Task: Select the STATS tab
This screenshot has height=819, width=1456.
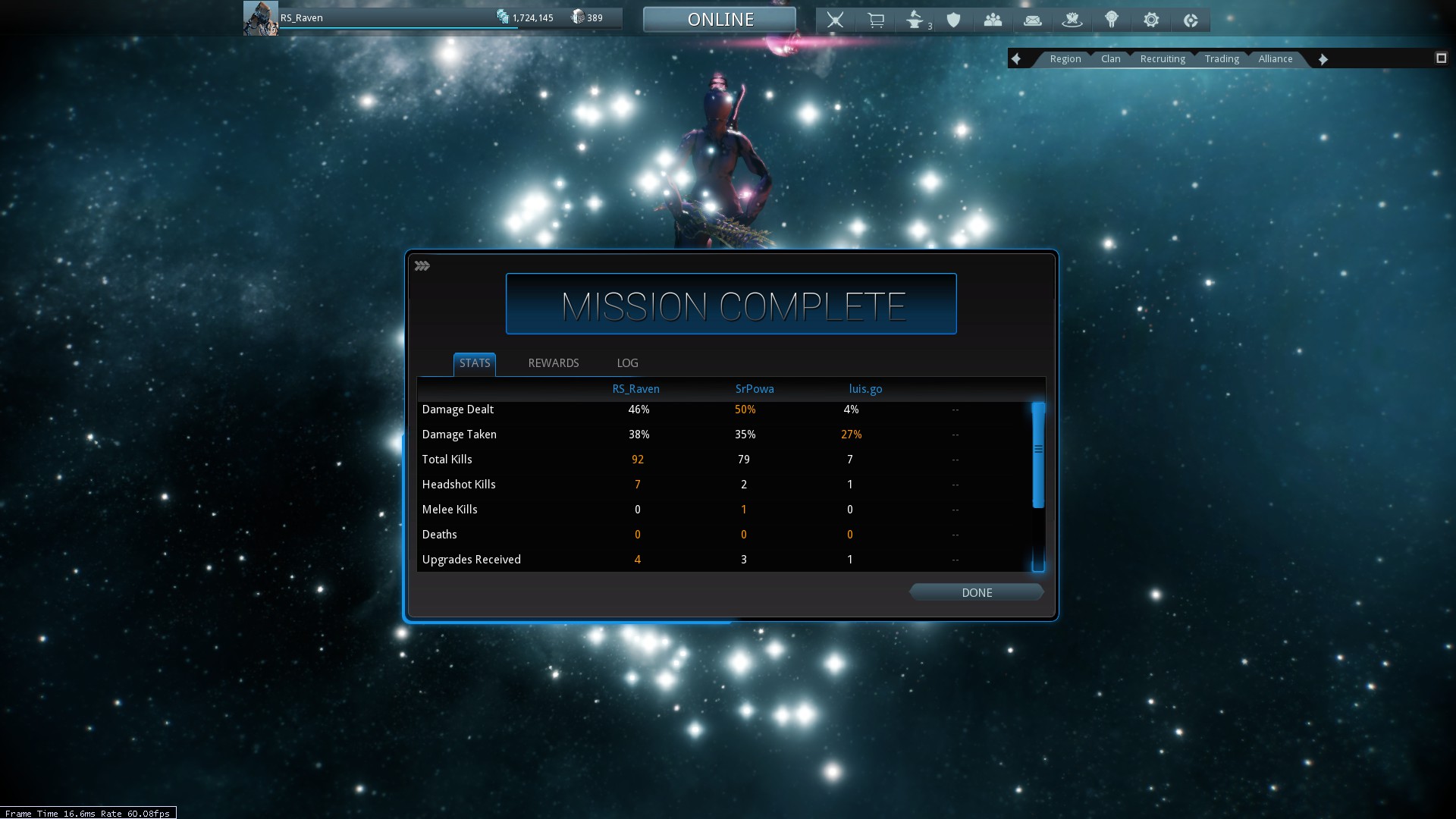Action: 475,363
